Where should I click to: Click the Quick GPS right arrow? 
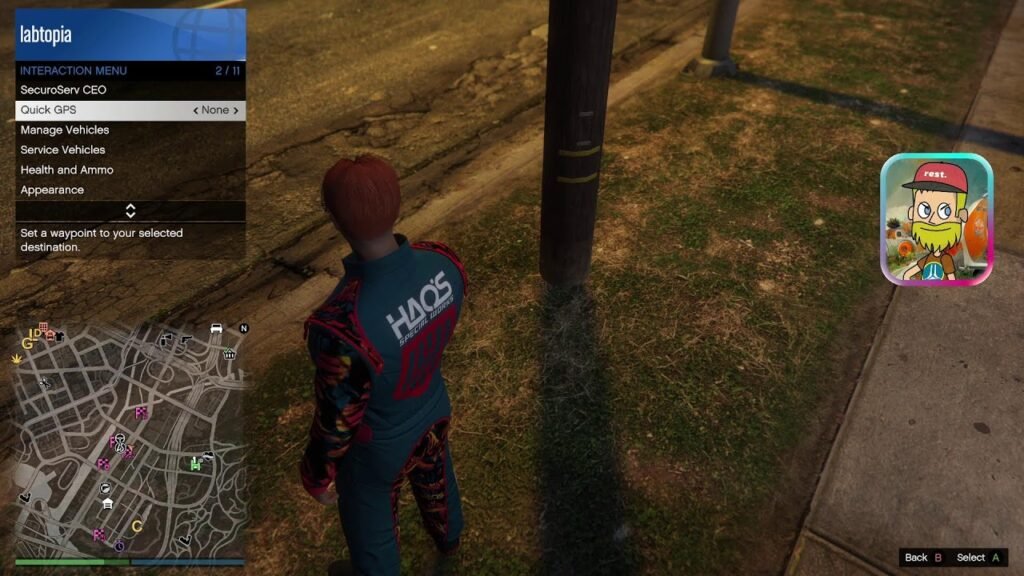click(x=236, y=111)
